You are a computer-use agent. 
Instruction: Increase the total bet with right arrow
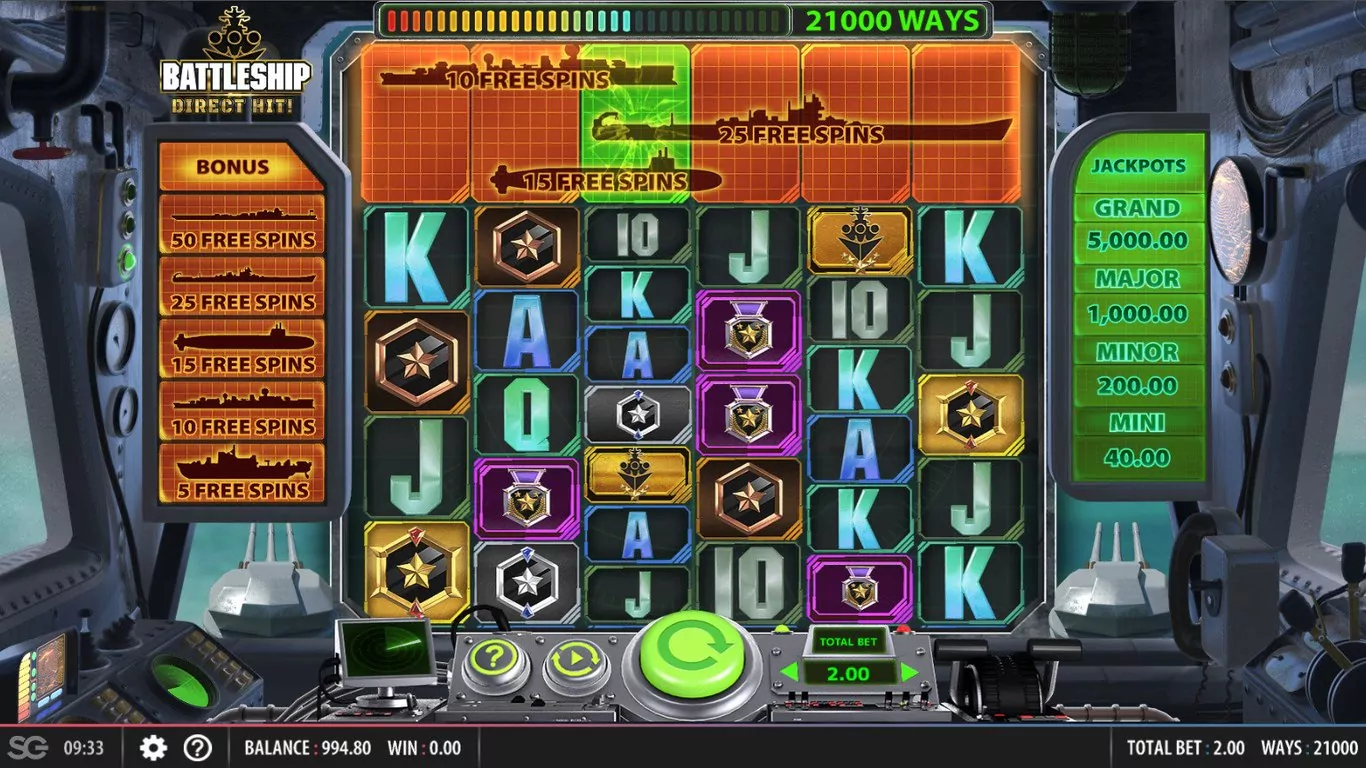coord(909,673)
